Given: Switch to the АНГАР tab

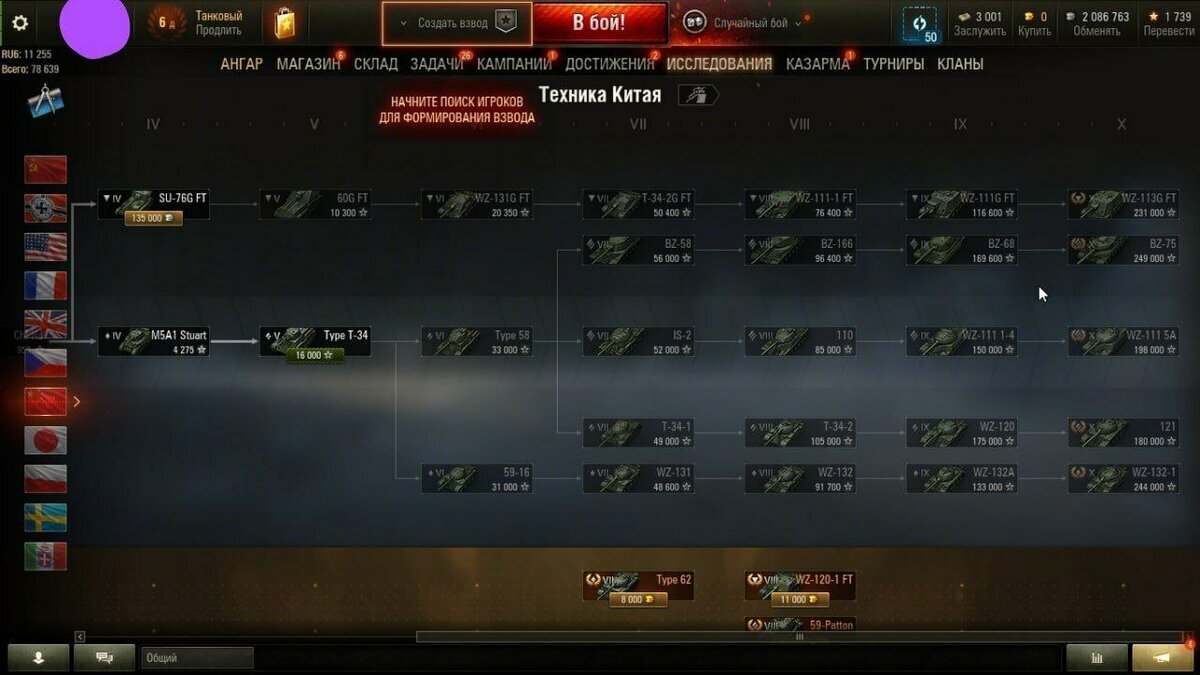Looking at the screenshot, I should click(x=241, y=64).
